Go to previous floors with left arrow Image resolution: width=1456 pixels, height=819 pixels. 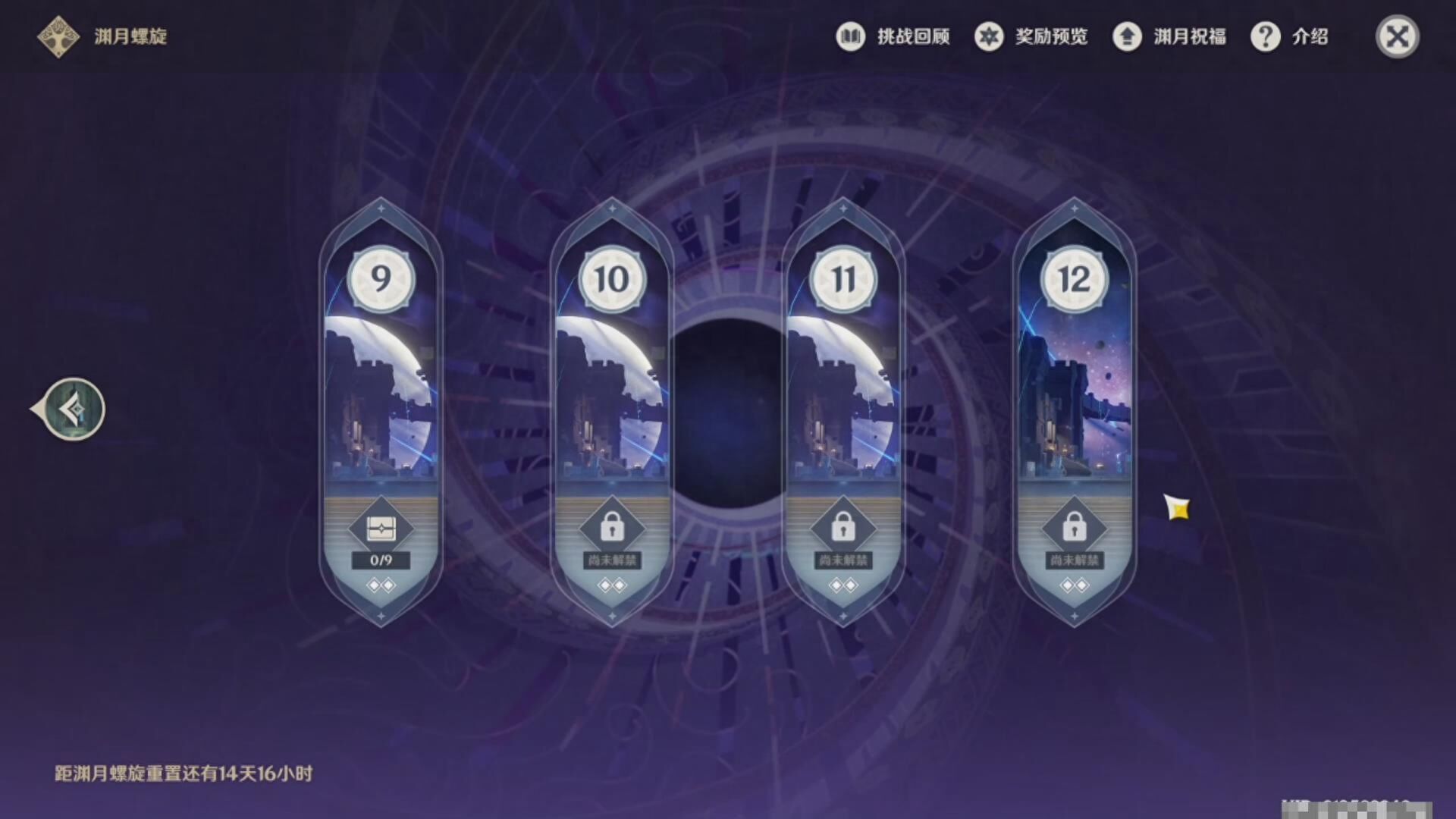click(73, 409)
